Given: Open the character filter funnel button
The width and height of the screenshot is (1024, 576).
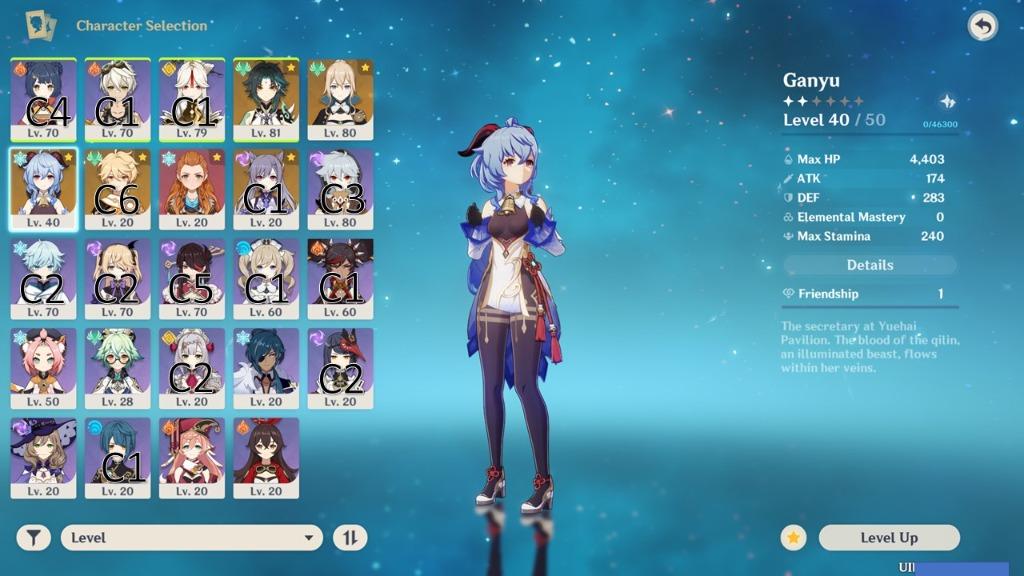Looking at the screenshot, I should (35, 538).
